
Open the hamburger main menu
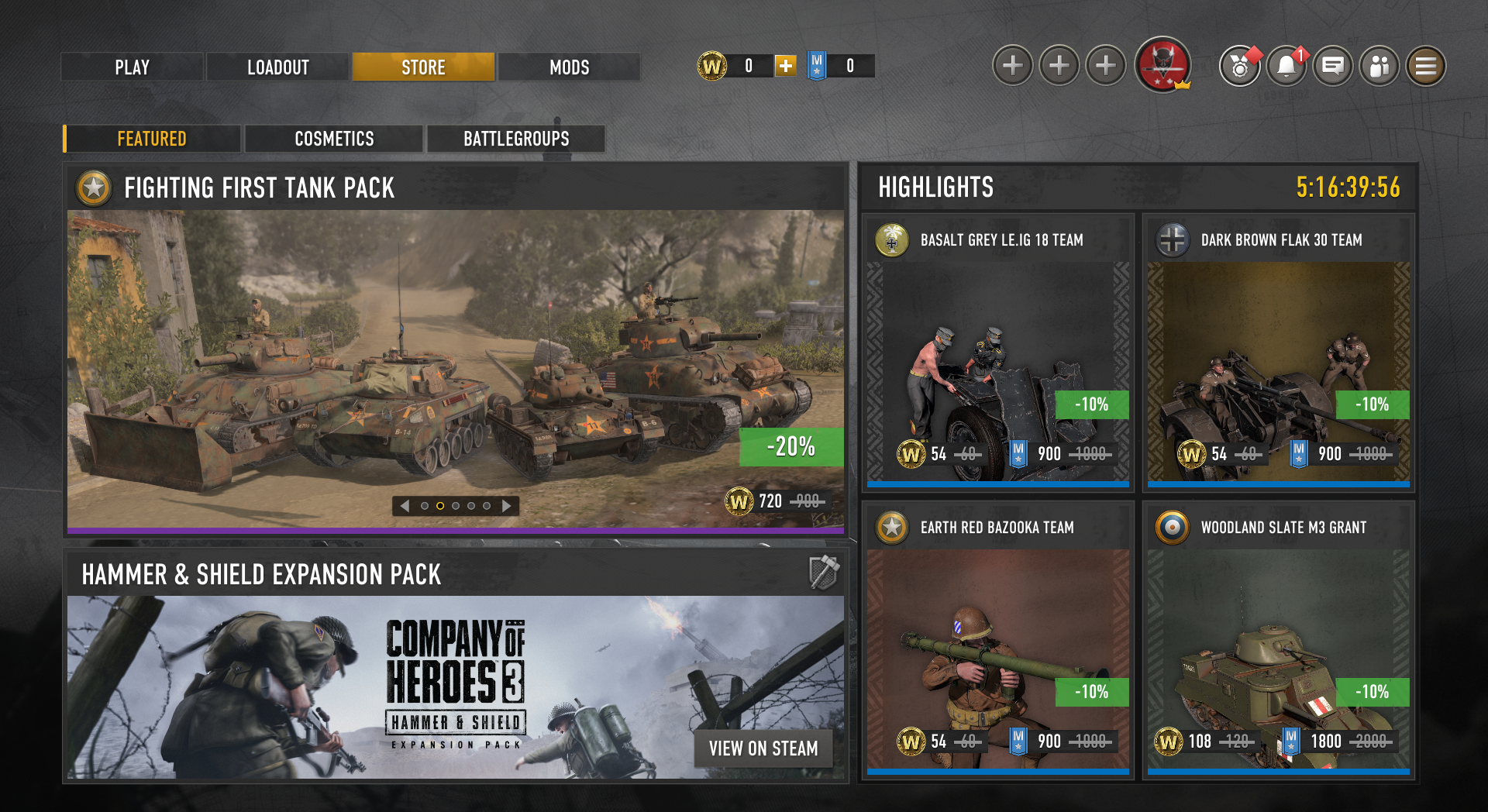(x=1426, y=66)
